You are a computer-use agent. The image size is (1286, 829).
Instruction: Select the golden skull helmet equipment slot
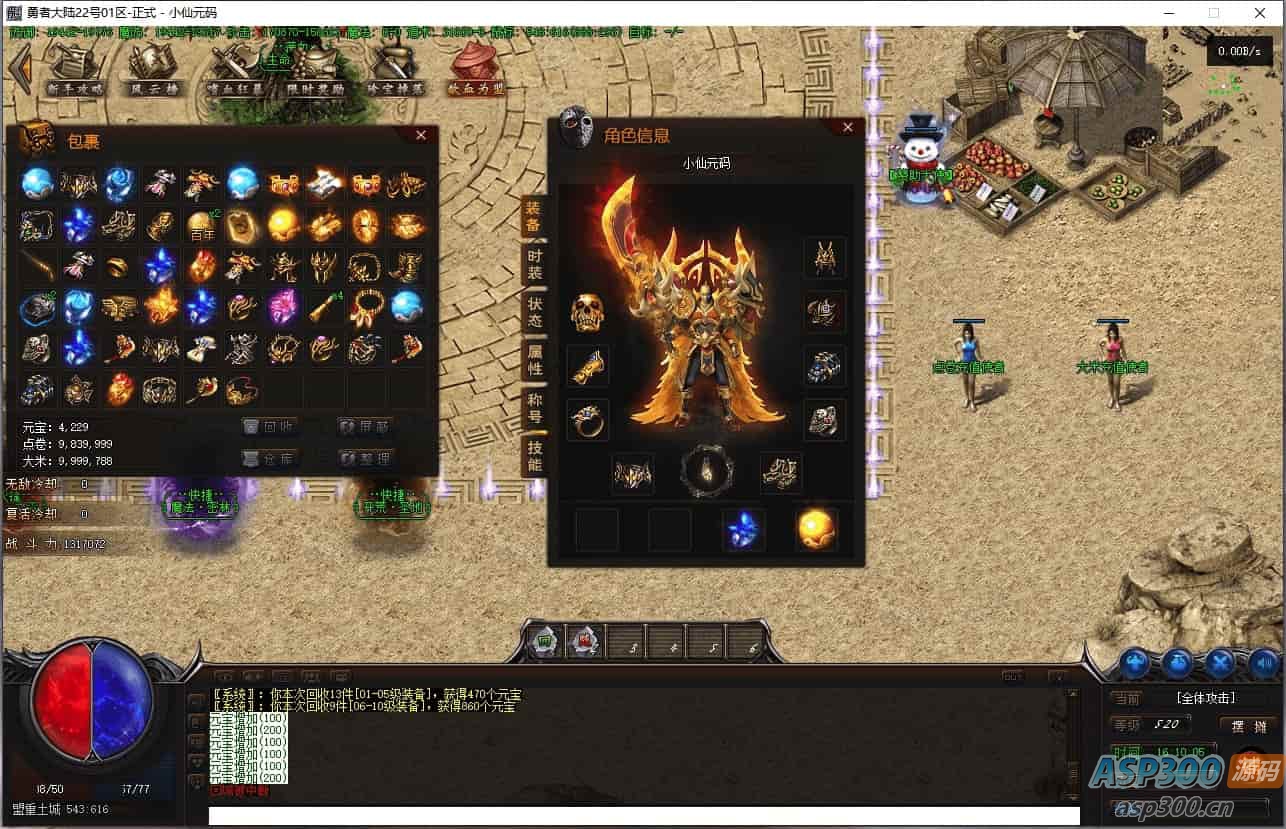click(x=588, y=313)
